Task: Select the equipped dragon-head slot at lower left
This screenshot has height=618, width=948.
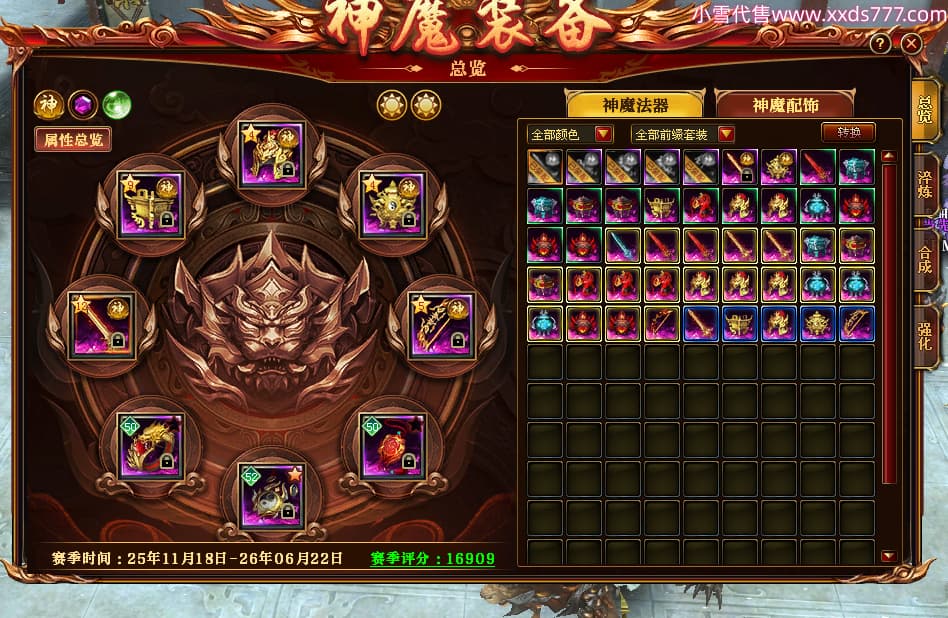Action: pos(151,445)
